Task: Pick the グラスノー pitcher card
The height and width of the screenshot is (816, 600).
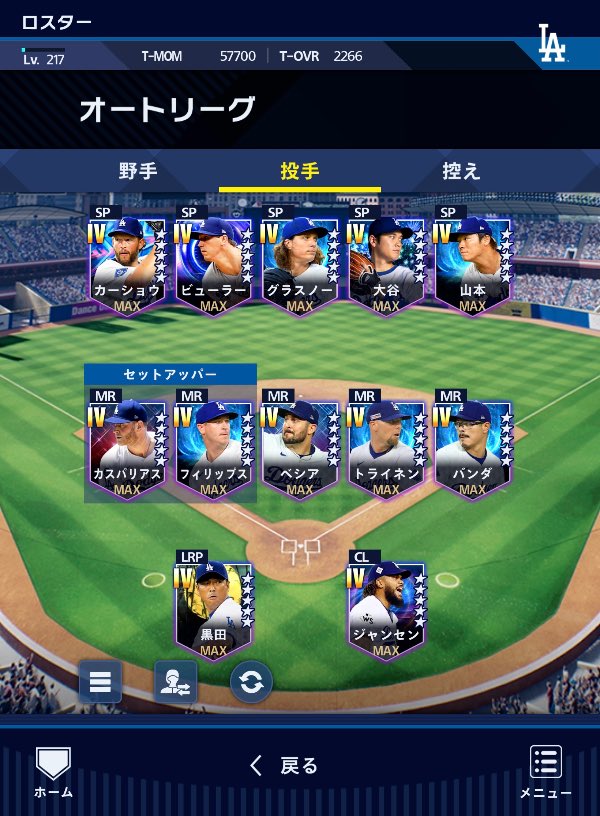Action: pos(299,262)
